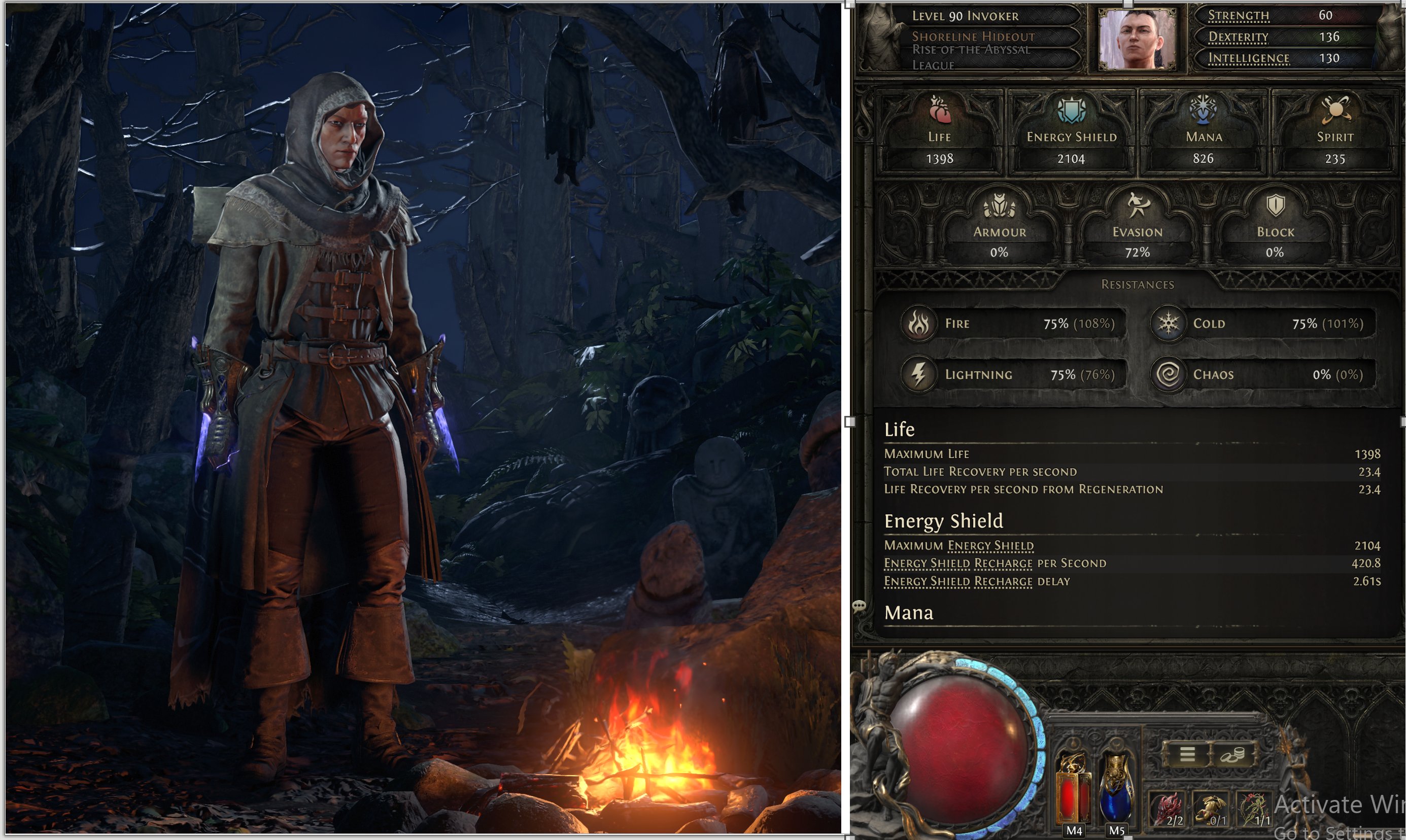Click the Armour defence panel
Image resolution: width=1406 pixels, height=840 pixels.
(x=1000, y=229)
